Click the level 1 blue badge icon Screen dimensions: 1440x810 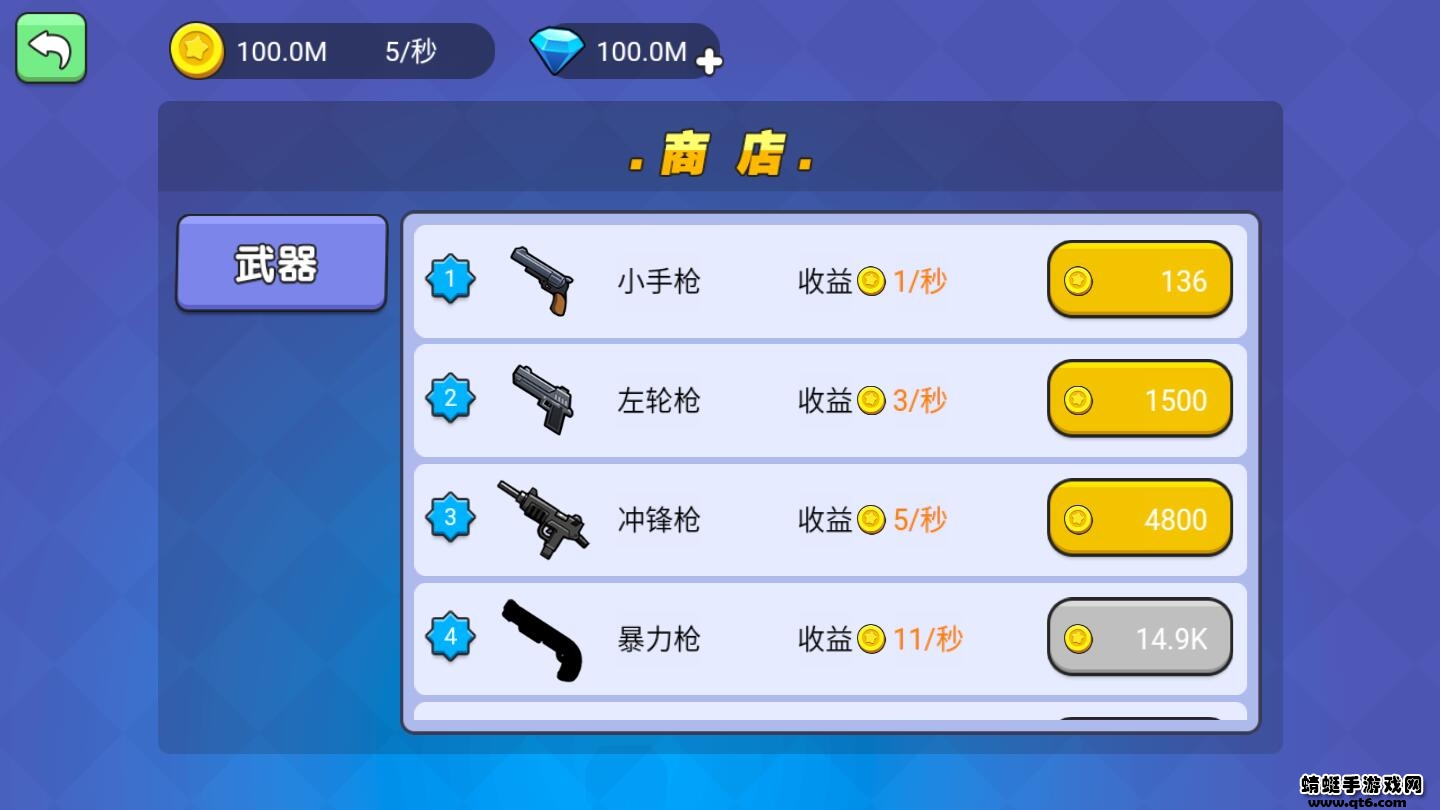(x=449, y=281)
